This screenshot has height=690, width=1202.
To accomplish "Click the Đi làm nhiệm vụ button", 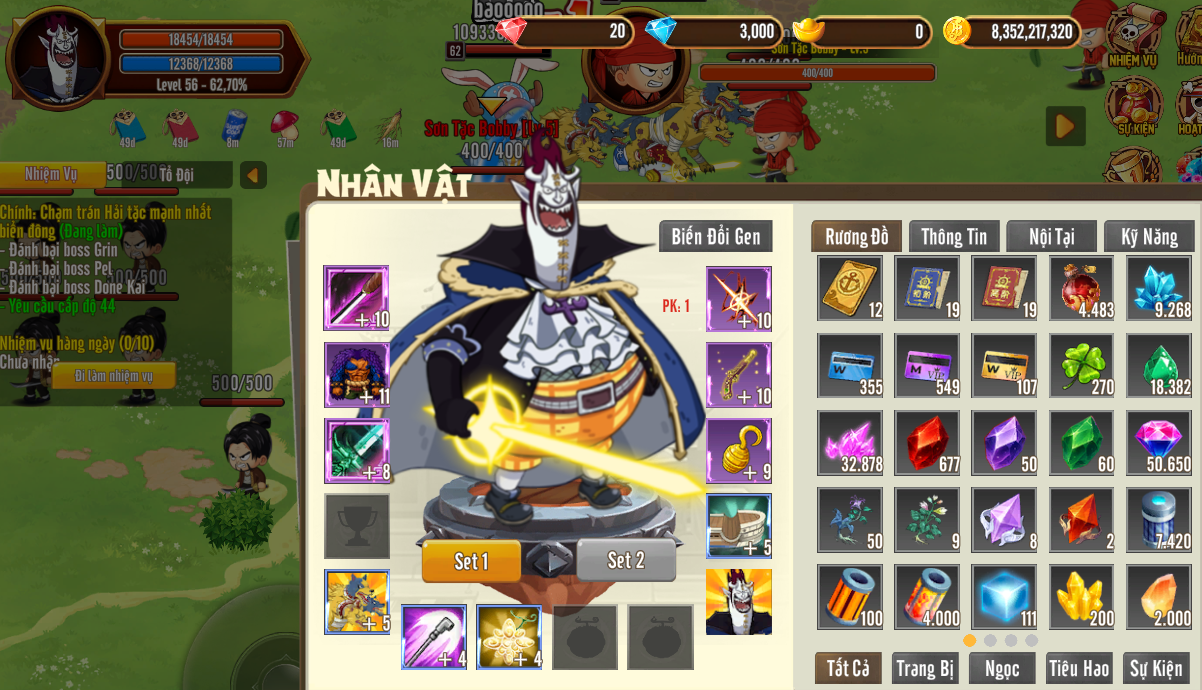I will (113, 376).
